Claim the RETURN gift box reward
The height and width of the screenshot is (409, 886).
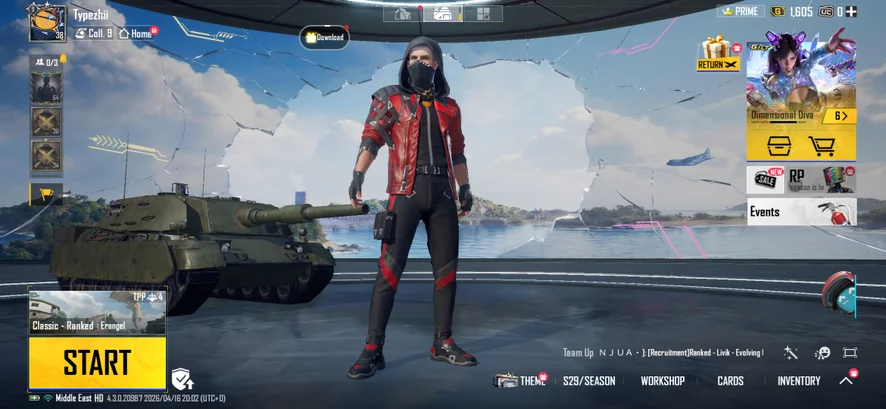[x=717, y=54]
